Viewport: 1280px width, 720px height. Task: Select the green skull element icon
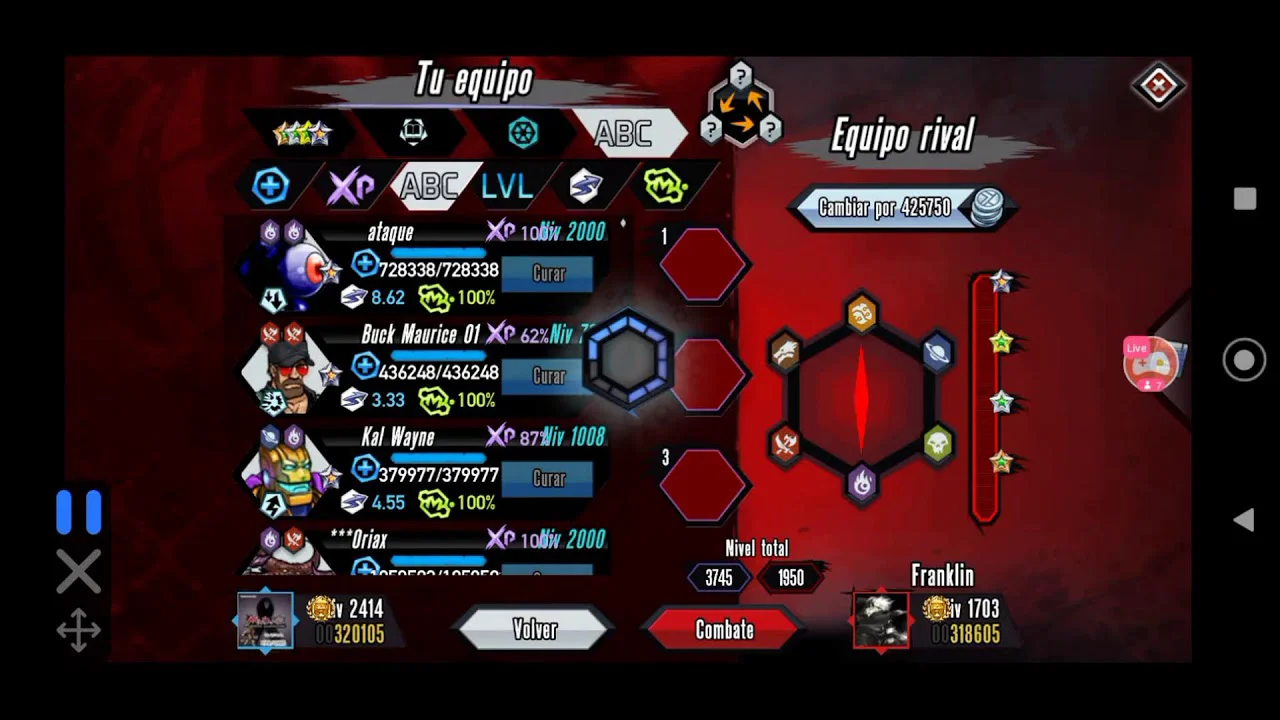(x=937, y=443)
